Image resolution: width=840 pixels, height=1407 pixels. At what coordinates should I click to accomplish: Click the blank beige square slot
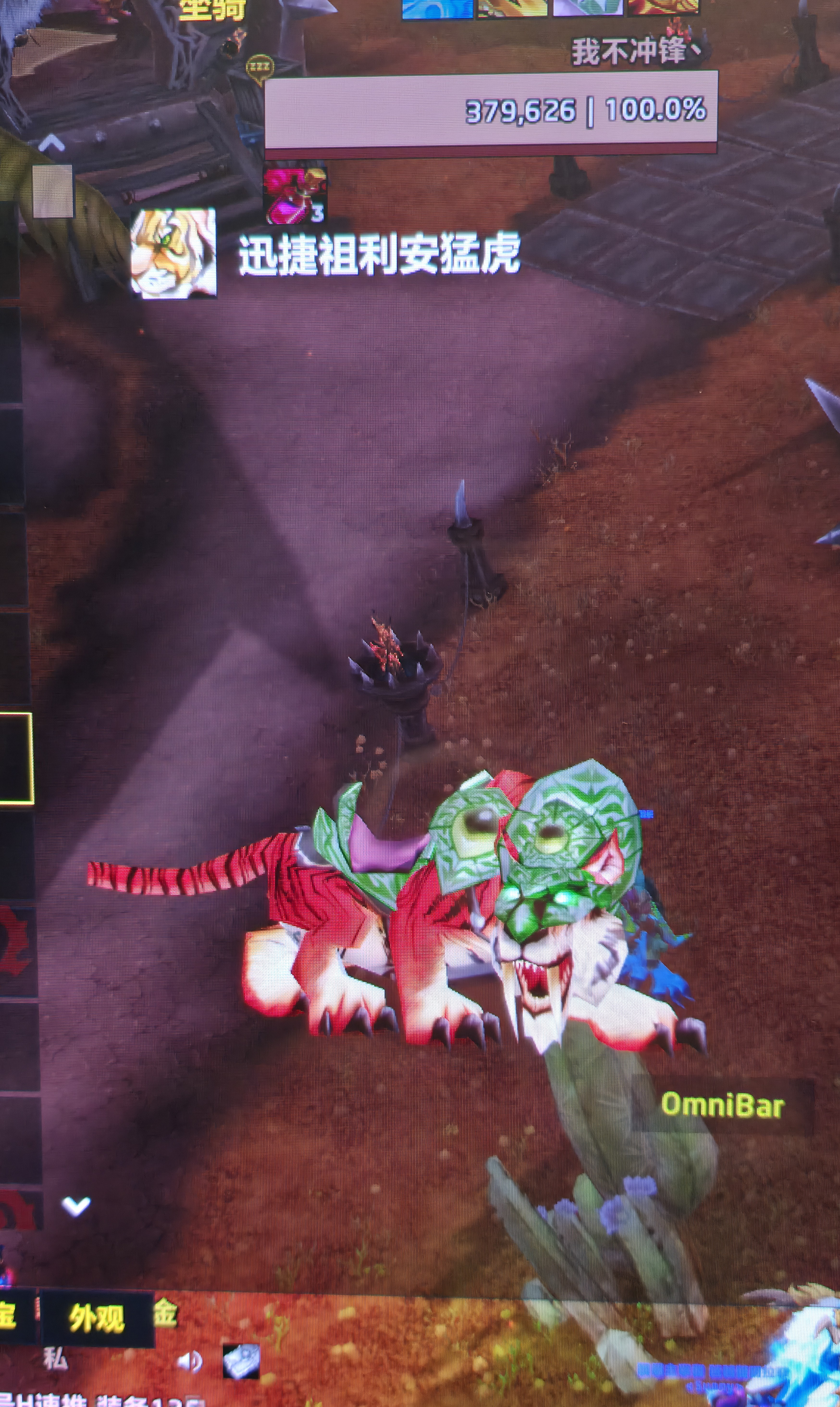(52, 191)
